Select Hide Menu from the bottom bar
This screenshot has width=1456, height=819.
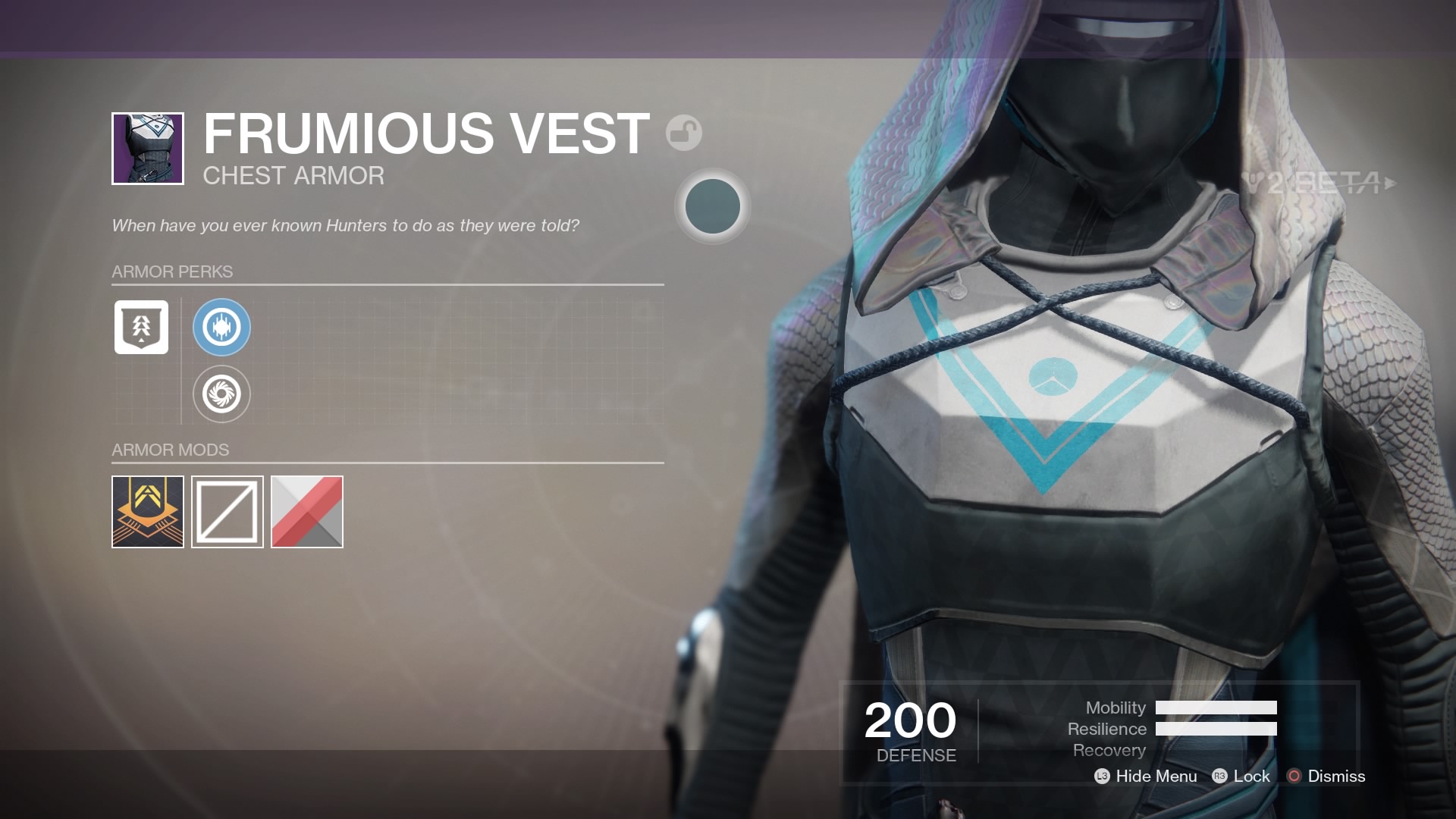(x=1156, y=776)
